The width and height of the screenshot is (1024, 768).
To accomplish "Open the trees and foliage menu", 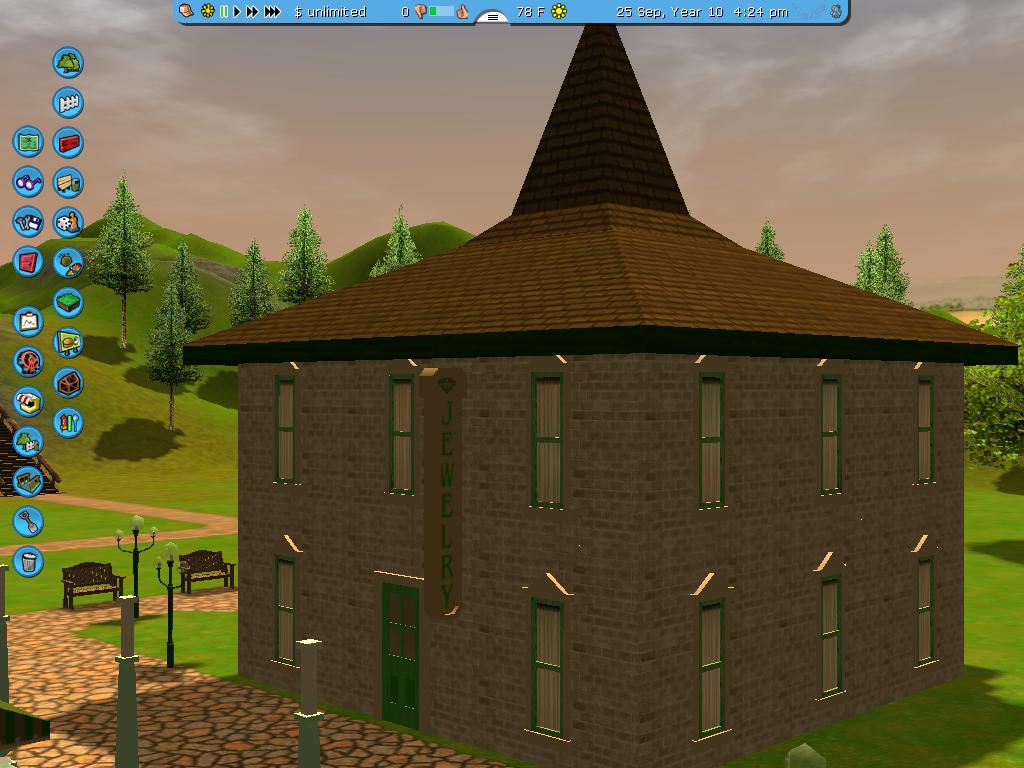I will 68,63.
